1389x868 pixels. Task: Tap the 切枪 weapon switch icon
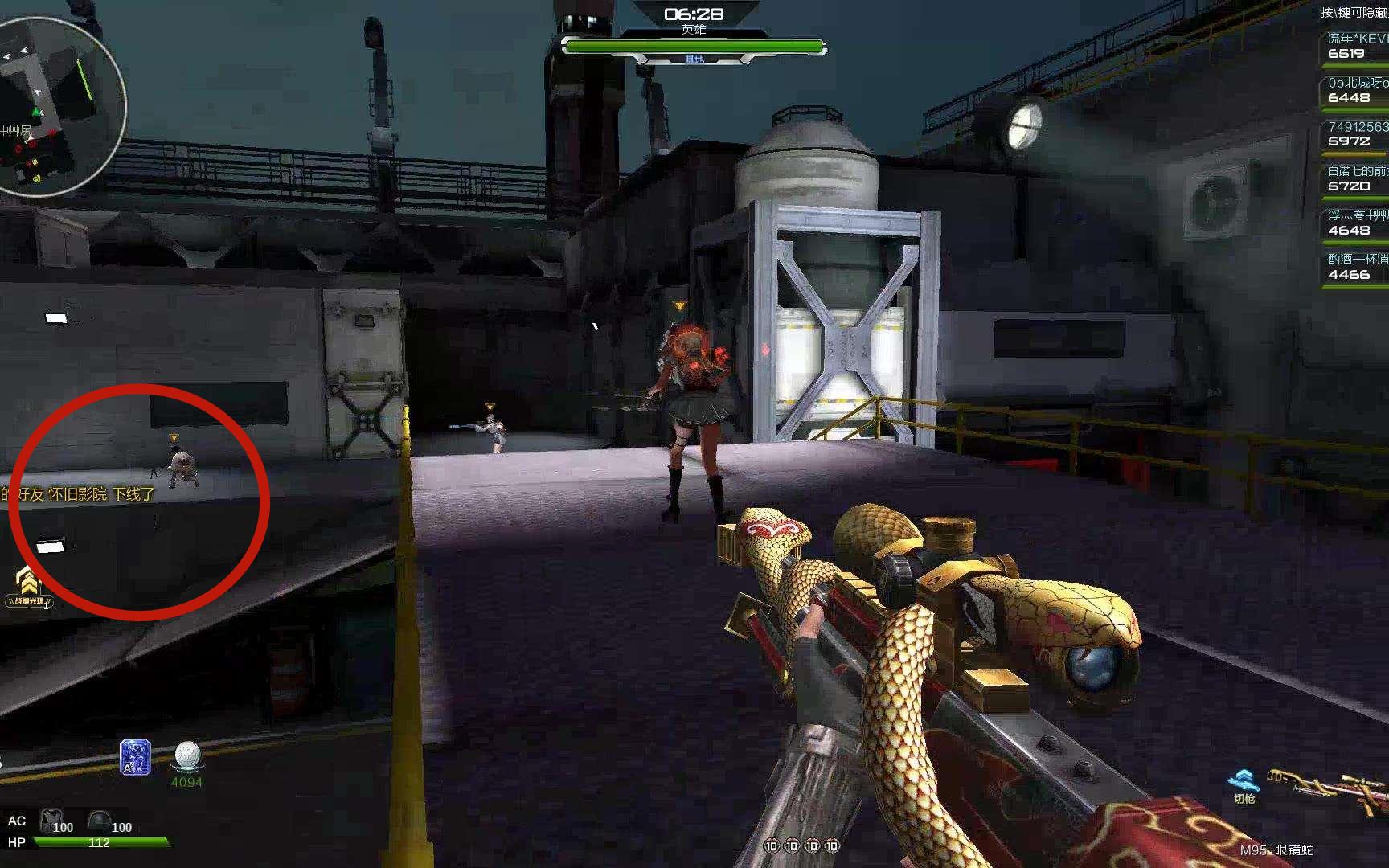[x=1244, y=785]
